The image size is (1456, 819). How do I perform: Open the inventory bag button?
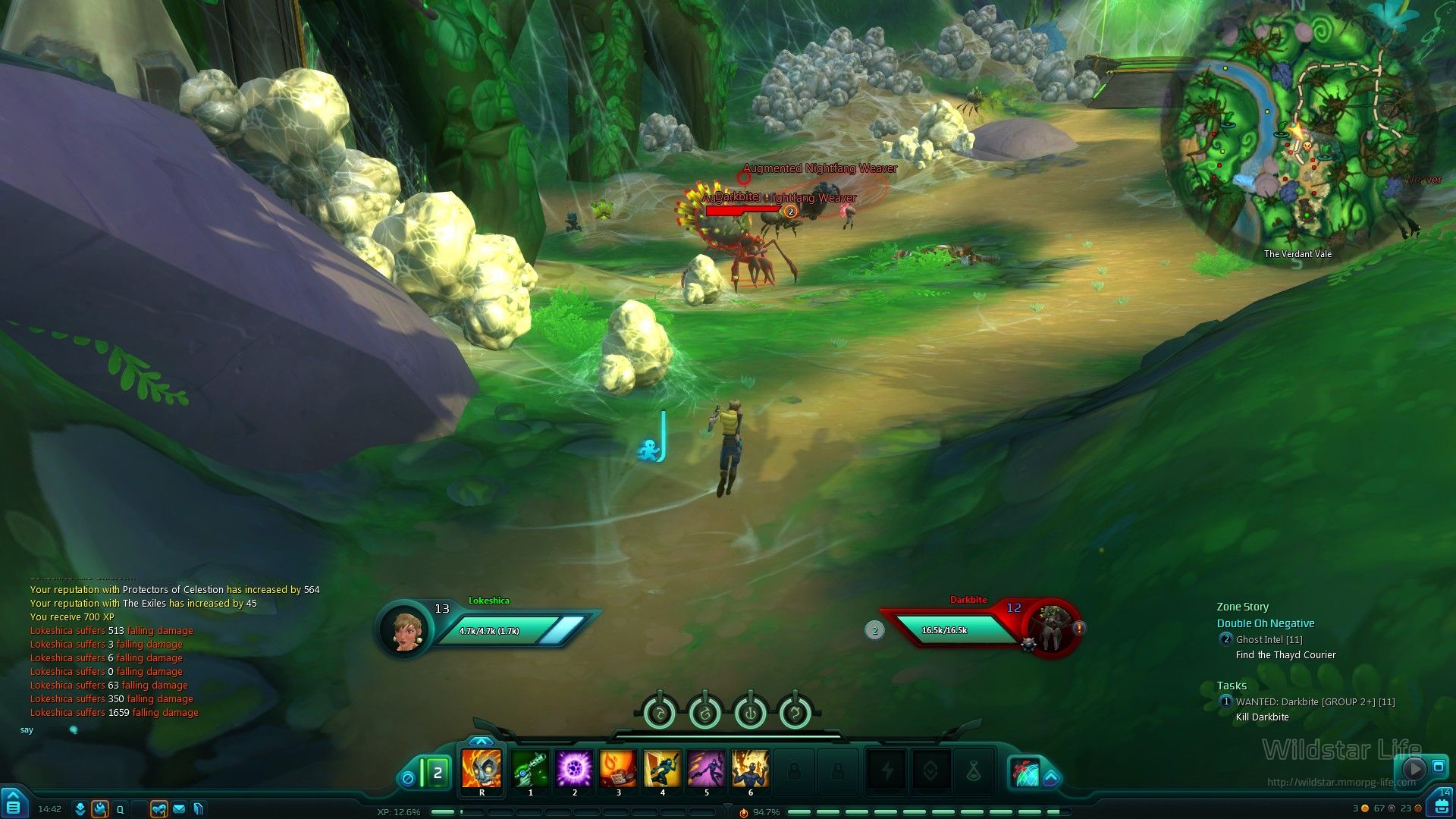(x=1442, y=805)
